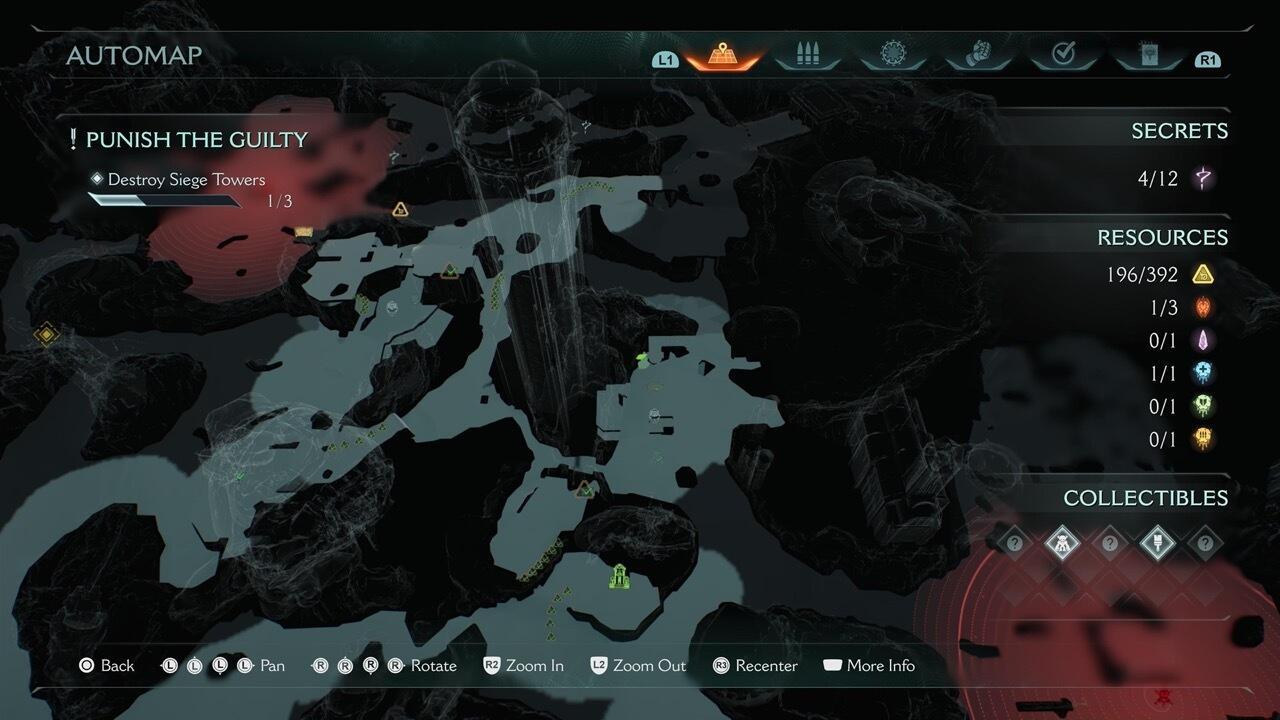Click the gold triangle resource icon
1280x720 pixels.
[x=1203, y=274]
